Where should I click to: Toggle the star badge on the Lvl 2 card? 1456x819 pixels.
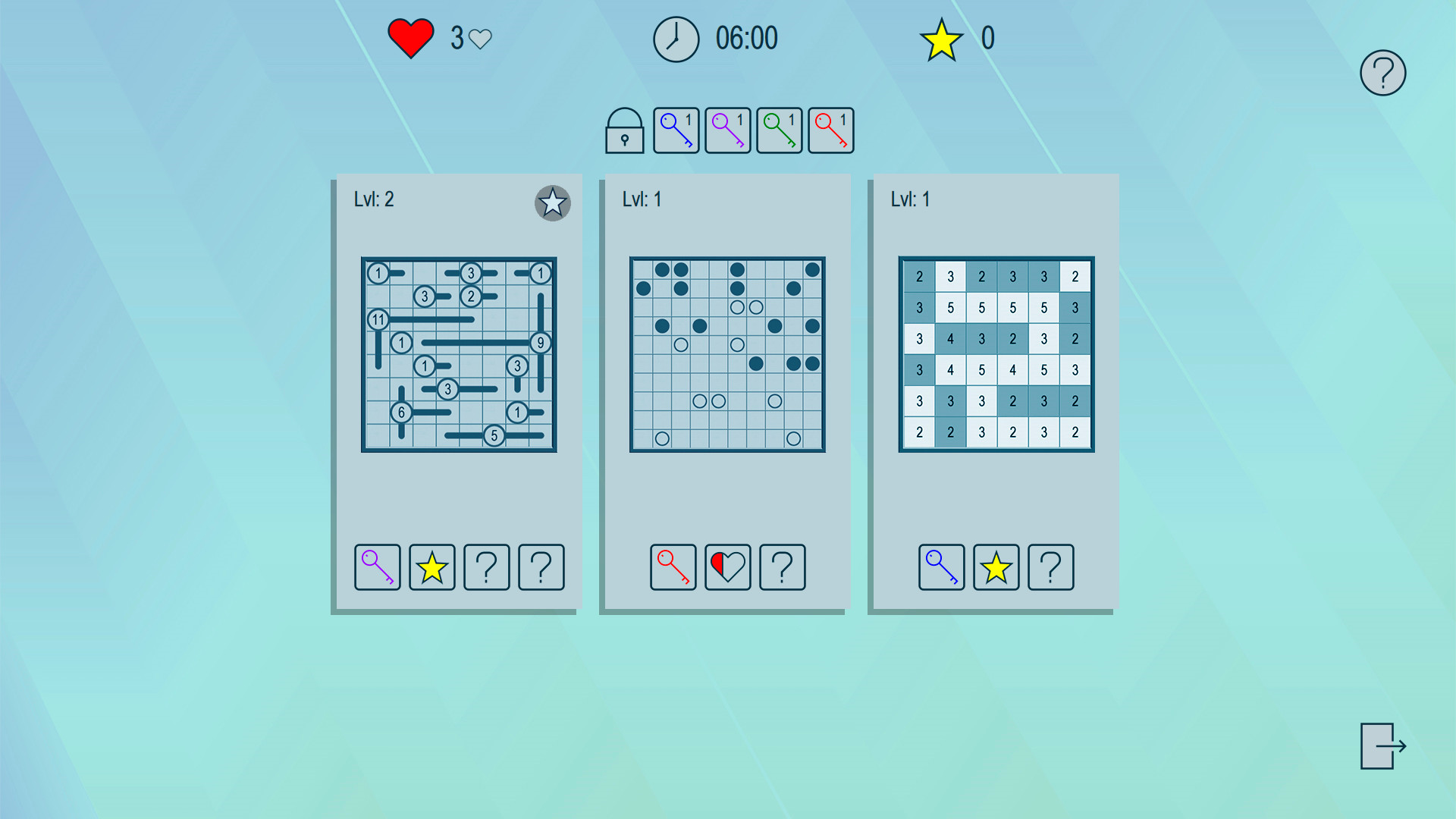[552, 203]
